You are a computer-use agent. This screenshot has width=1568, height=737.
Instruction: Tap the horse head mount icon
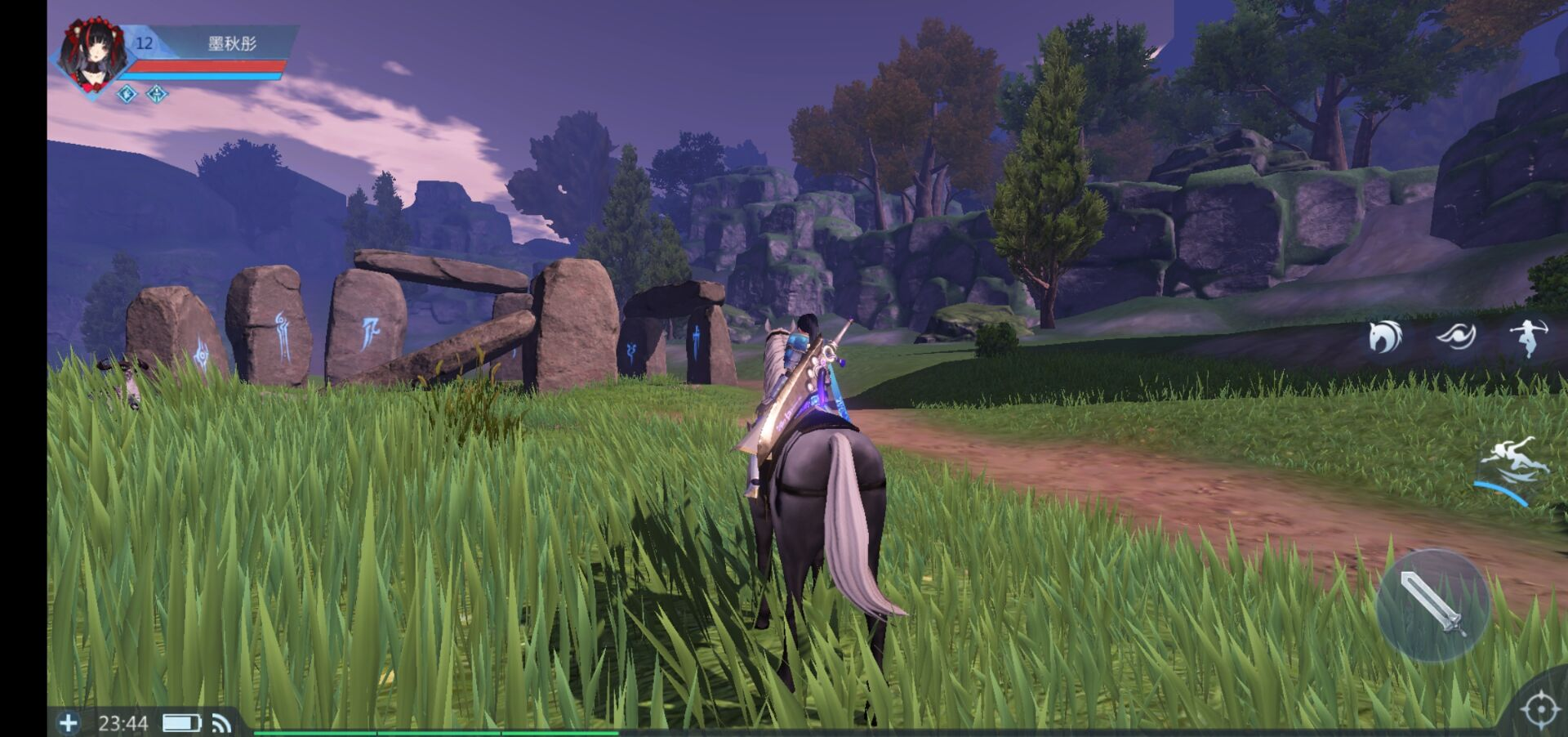pyautogui.click(x=1385, y=336)
